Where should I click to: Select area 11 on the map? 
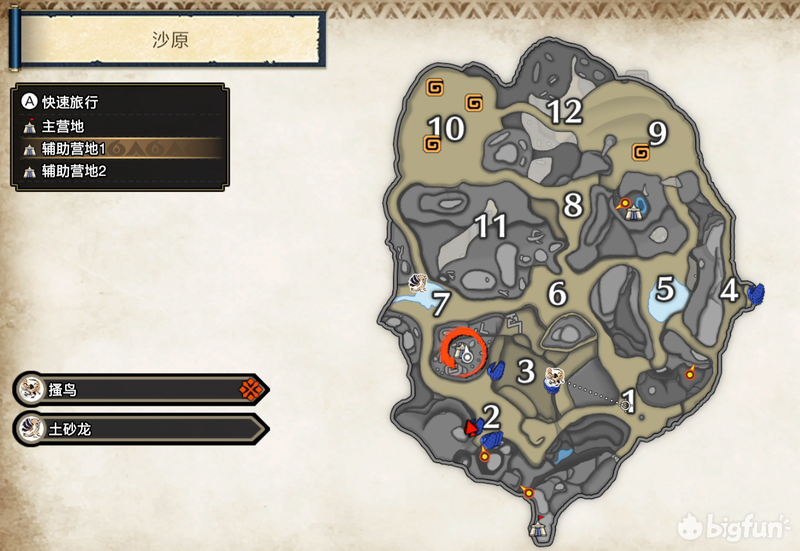tap(490, 227)
